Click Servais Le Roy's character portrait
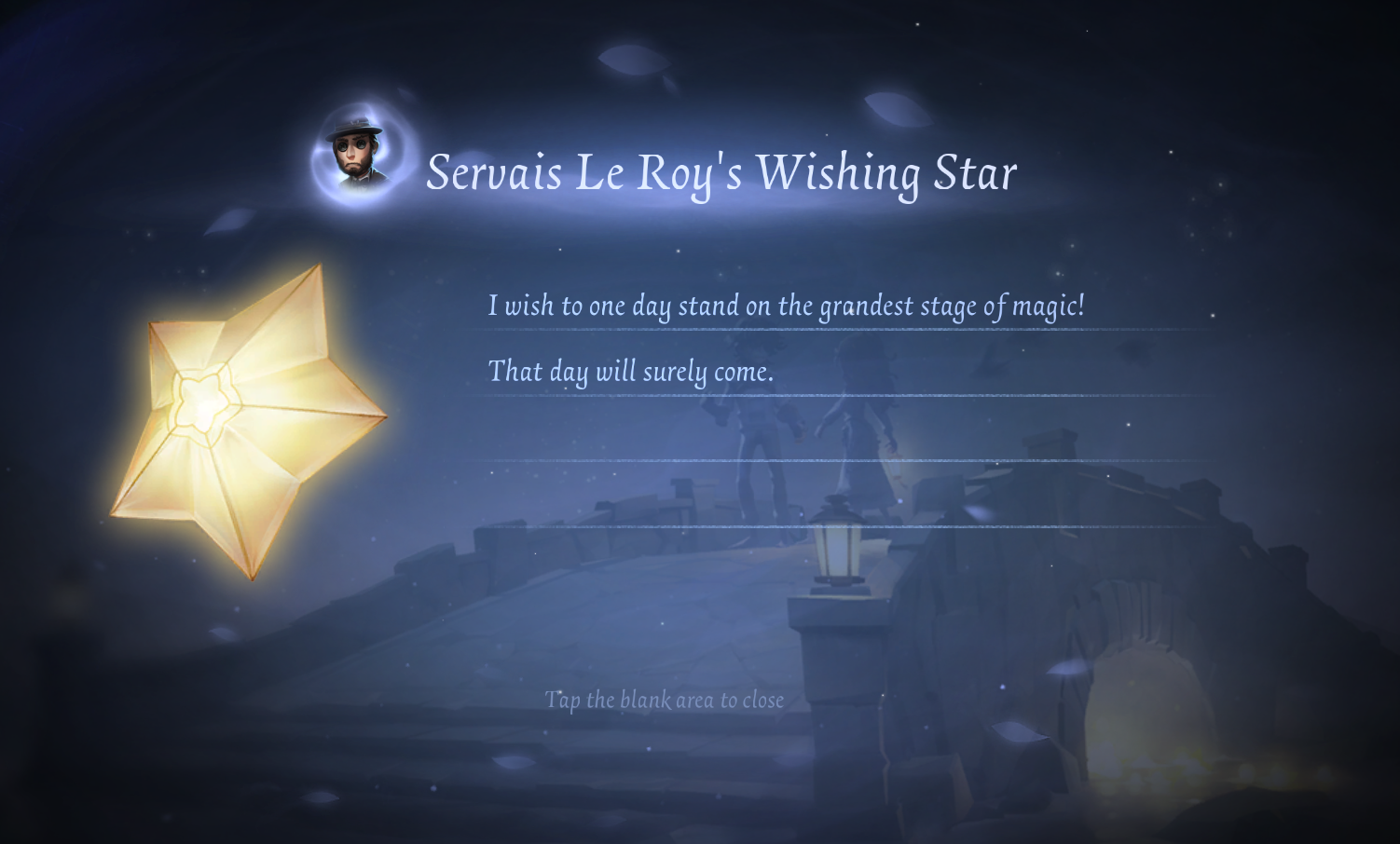The width and height of the screenshot is (1400, 844). coord(359,153)
